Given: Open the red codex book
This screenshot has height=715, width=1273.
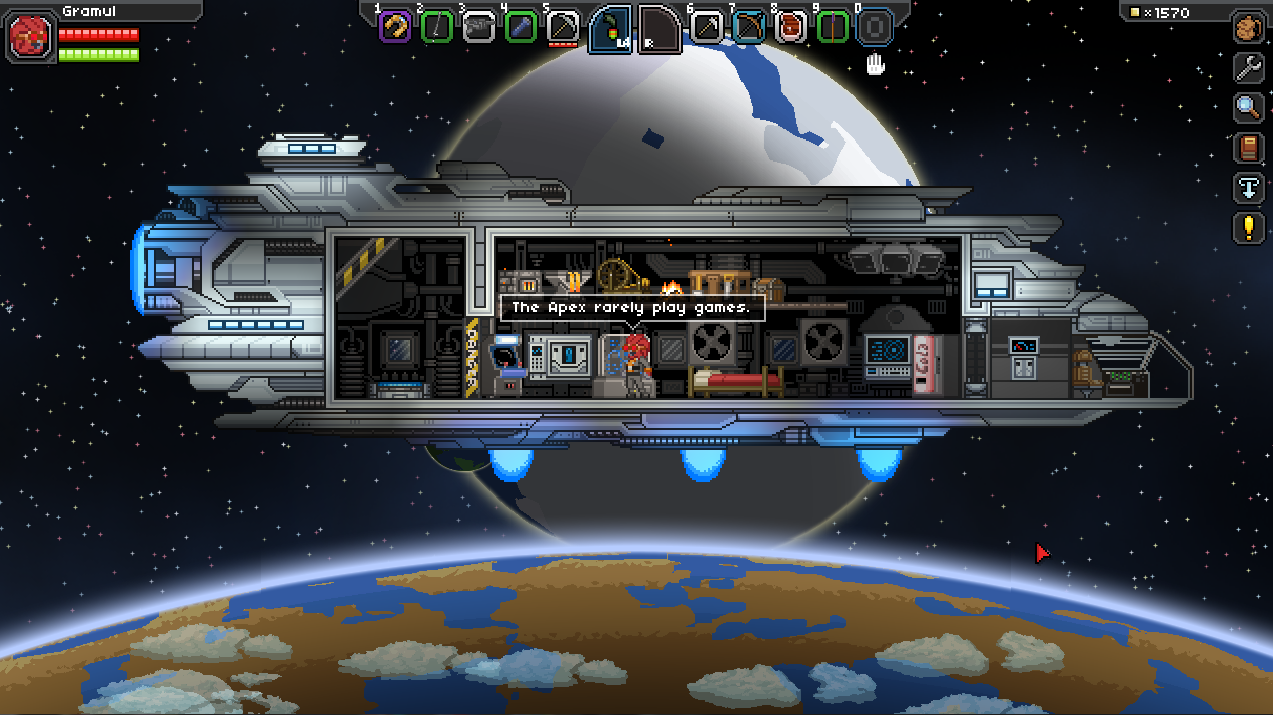Looking at the screenshot, I should pos(1248,148).
